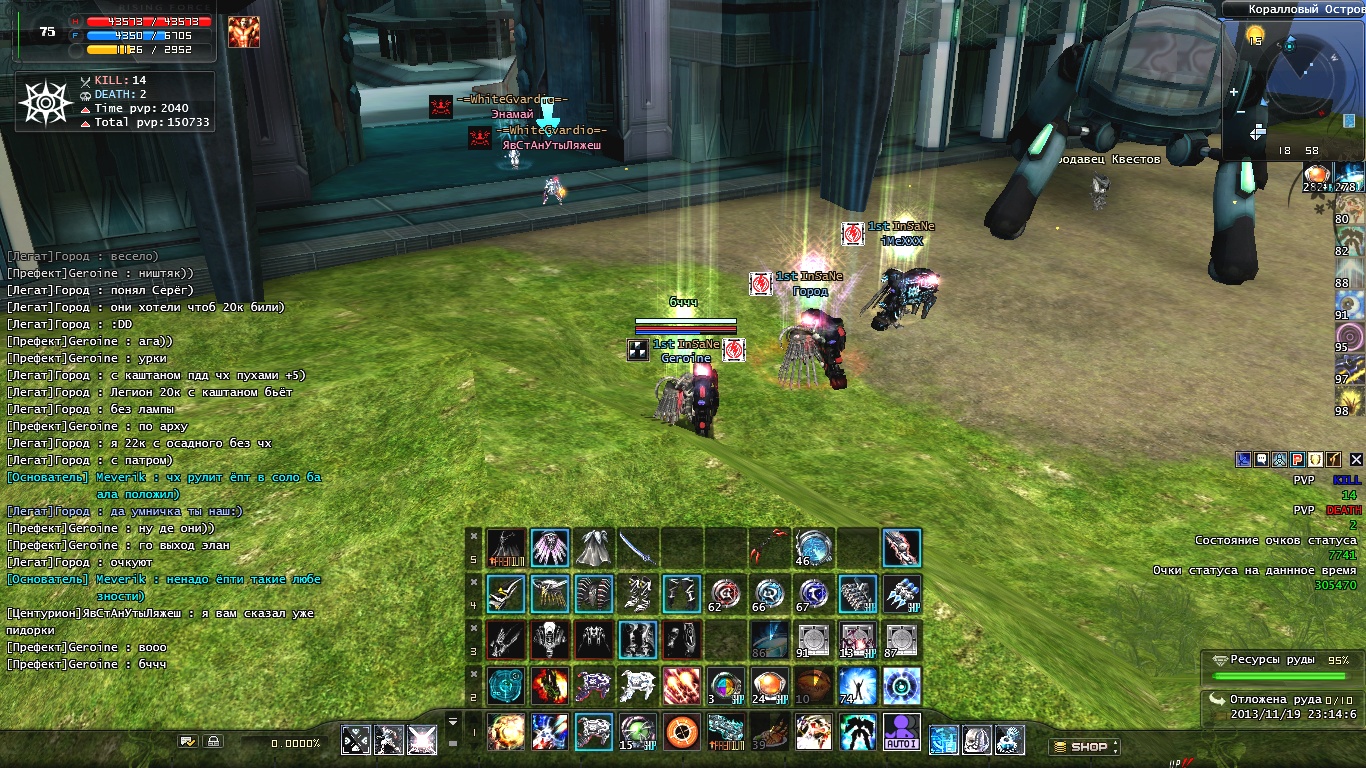
Task: Use the orange orb item with count 24
Action: (x=770, y=686)
